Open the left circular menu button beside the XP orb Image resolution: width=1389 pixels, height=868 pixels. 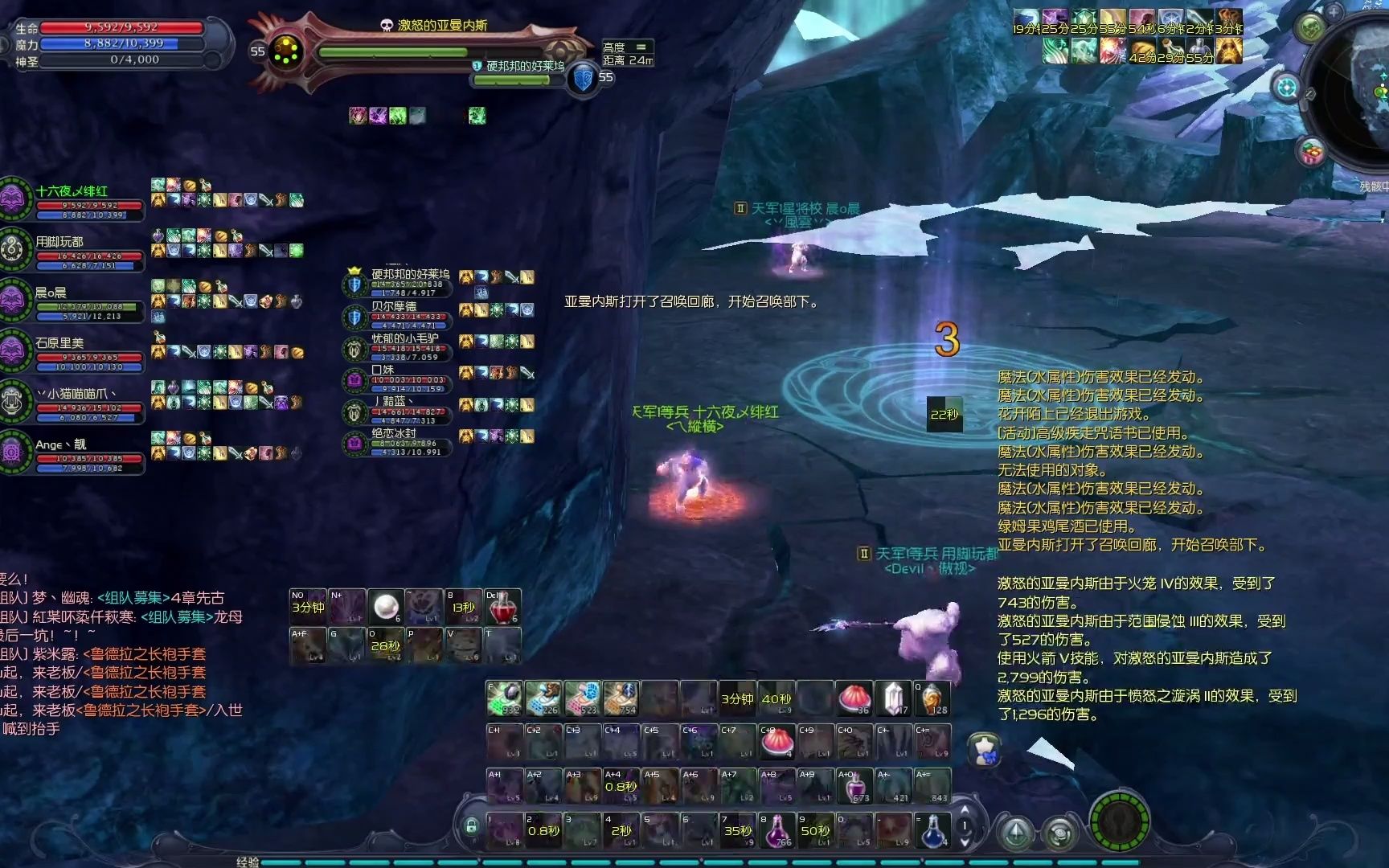[x=1015, y=833]
